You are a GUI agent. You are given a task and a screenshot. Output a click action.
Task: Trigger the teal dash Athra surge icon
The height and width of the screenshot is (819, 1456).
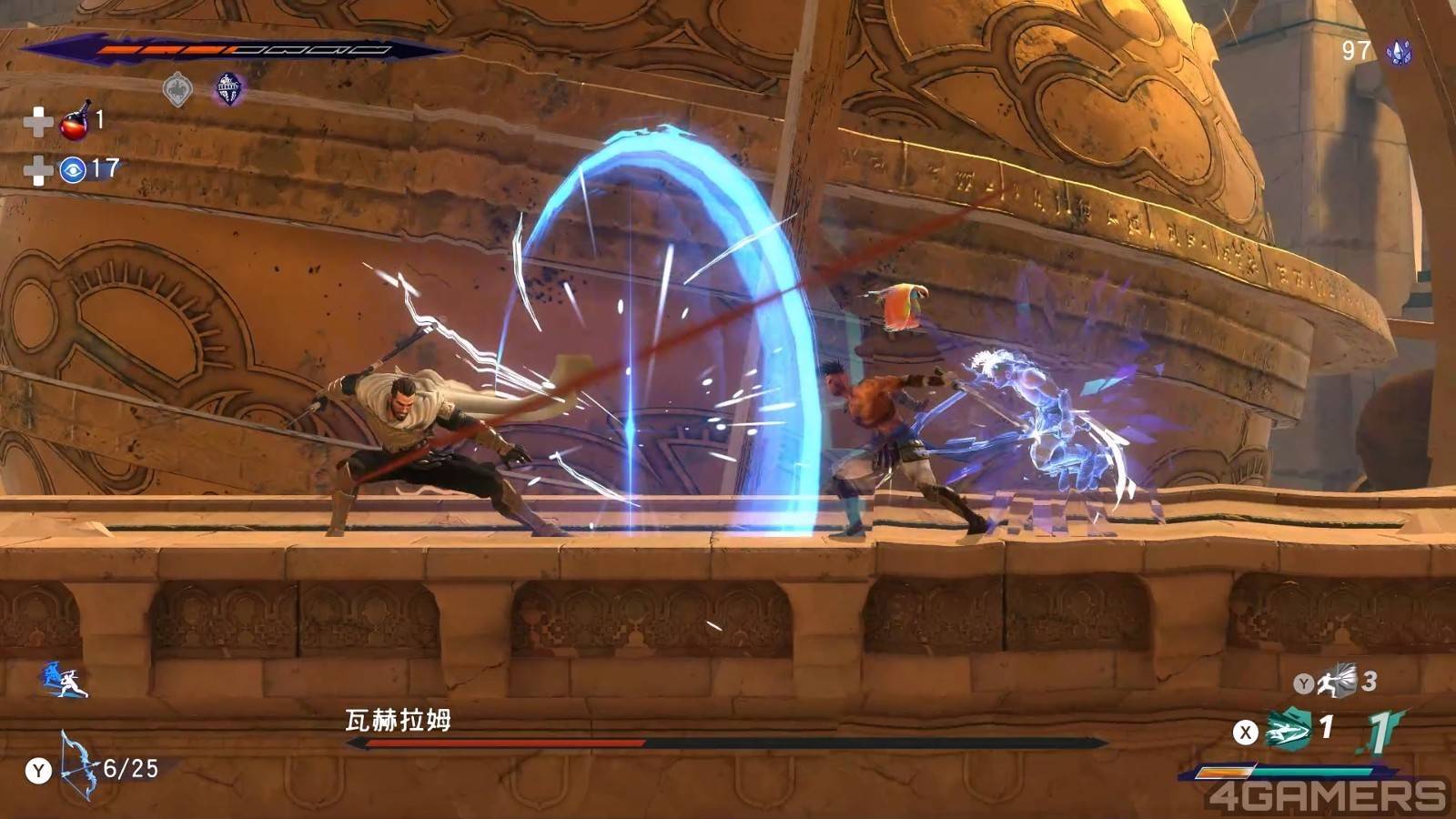(1287, 730)
